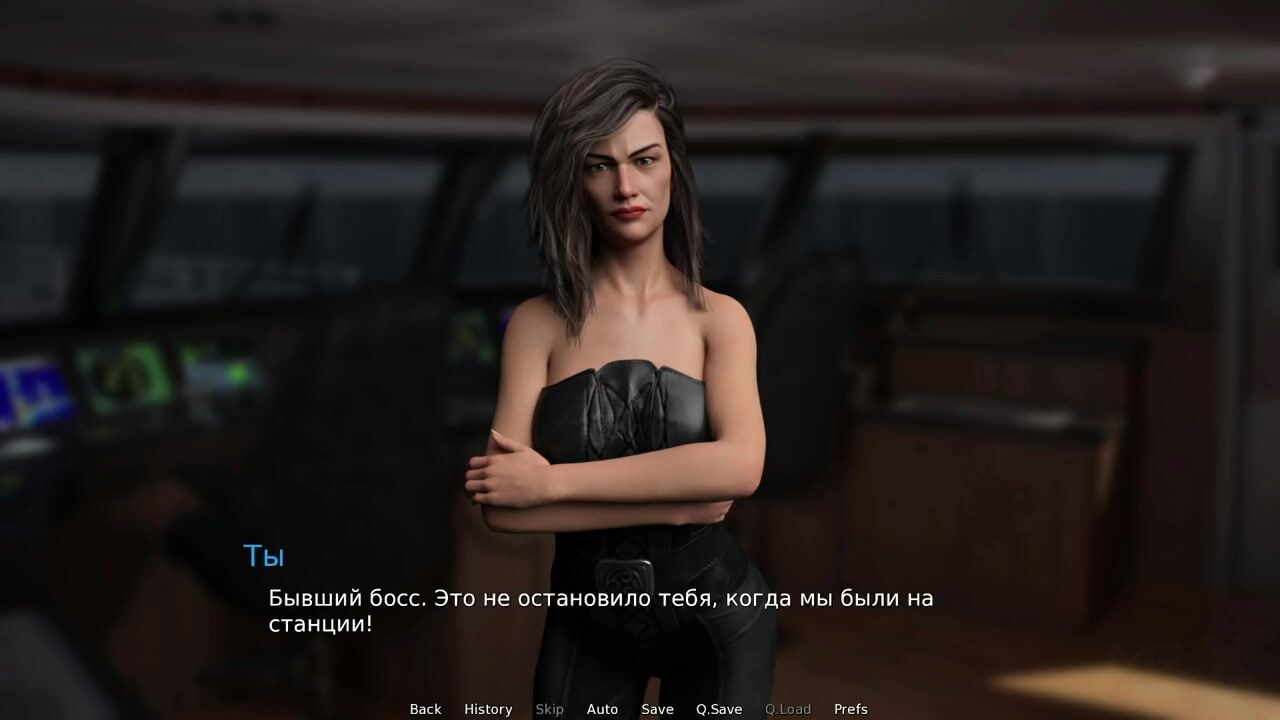1280x720 pixels.
Task: Open the Prefs settings
Action: tap(851, 709)
